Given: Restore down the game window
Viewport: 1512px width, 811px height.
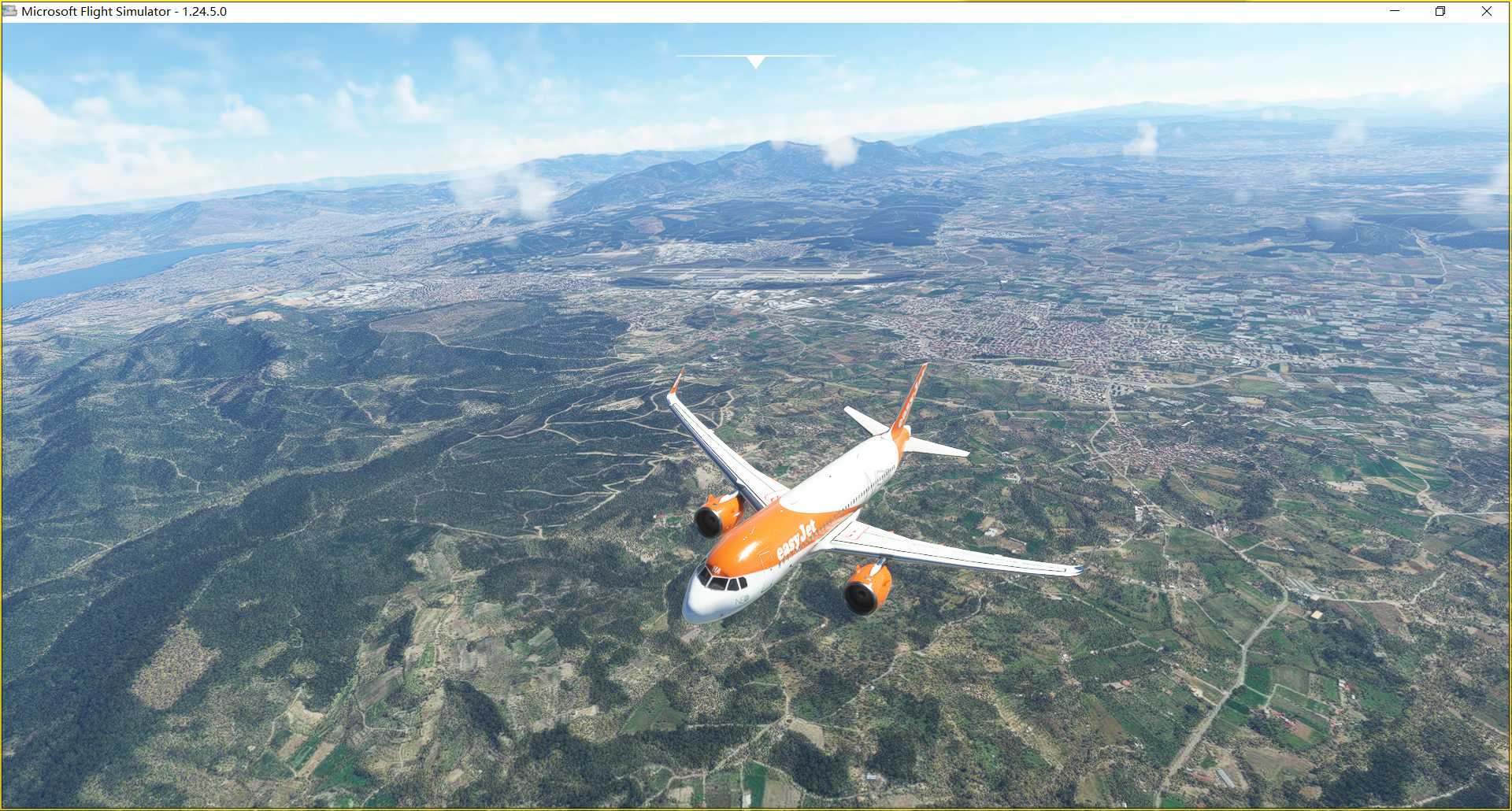Looking at the screenshot, I should [x=1440, y=11].
